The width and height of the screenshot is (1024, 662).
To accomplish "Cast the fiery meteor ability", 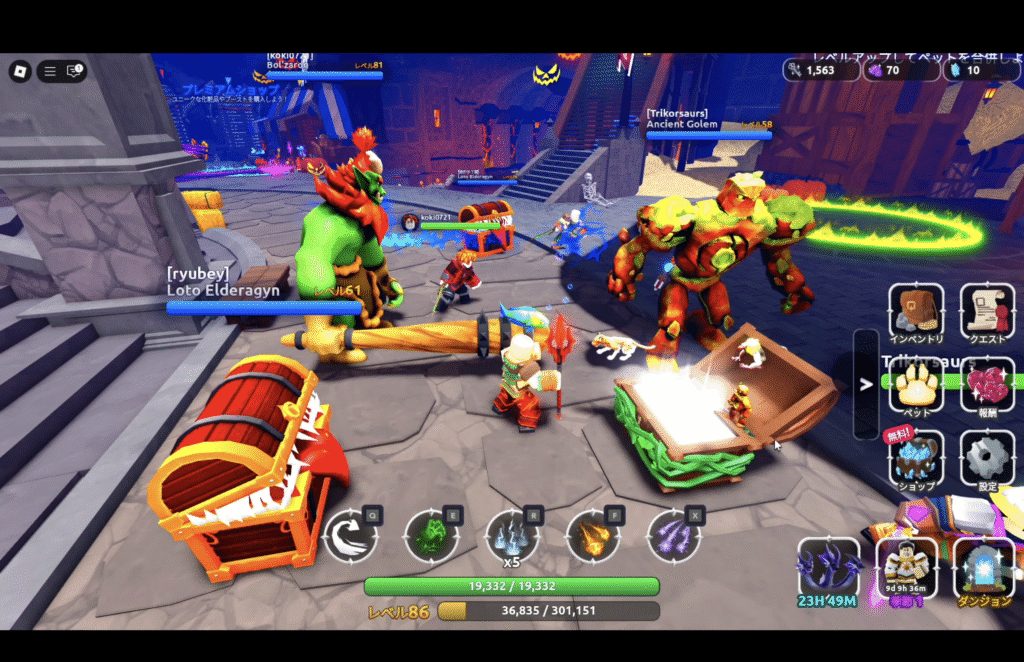I will 593,535.
